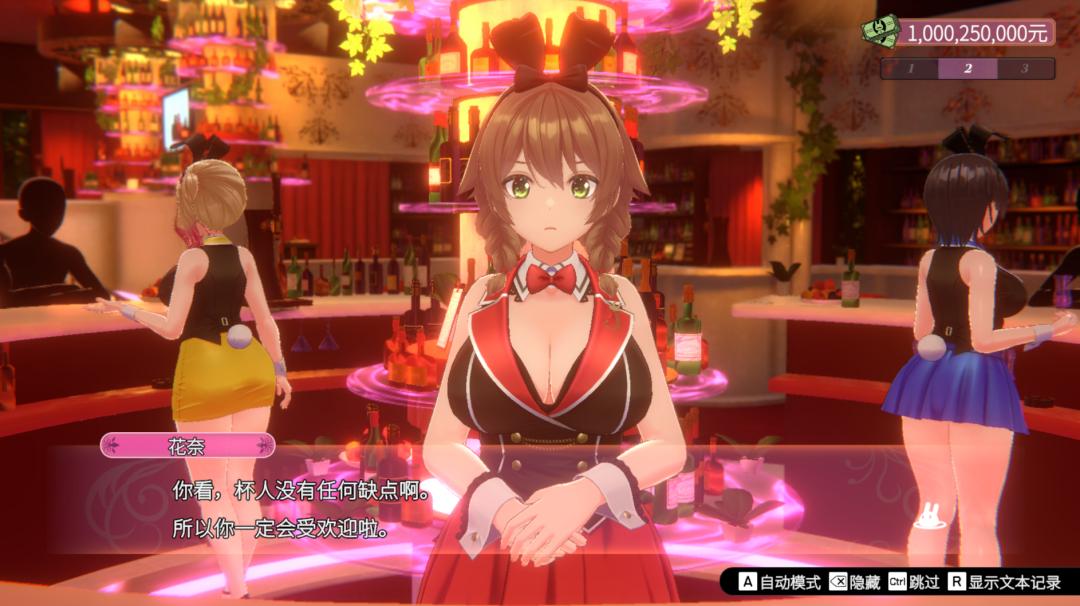Click the white rabbit continue indicator

coord(928,514)
